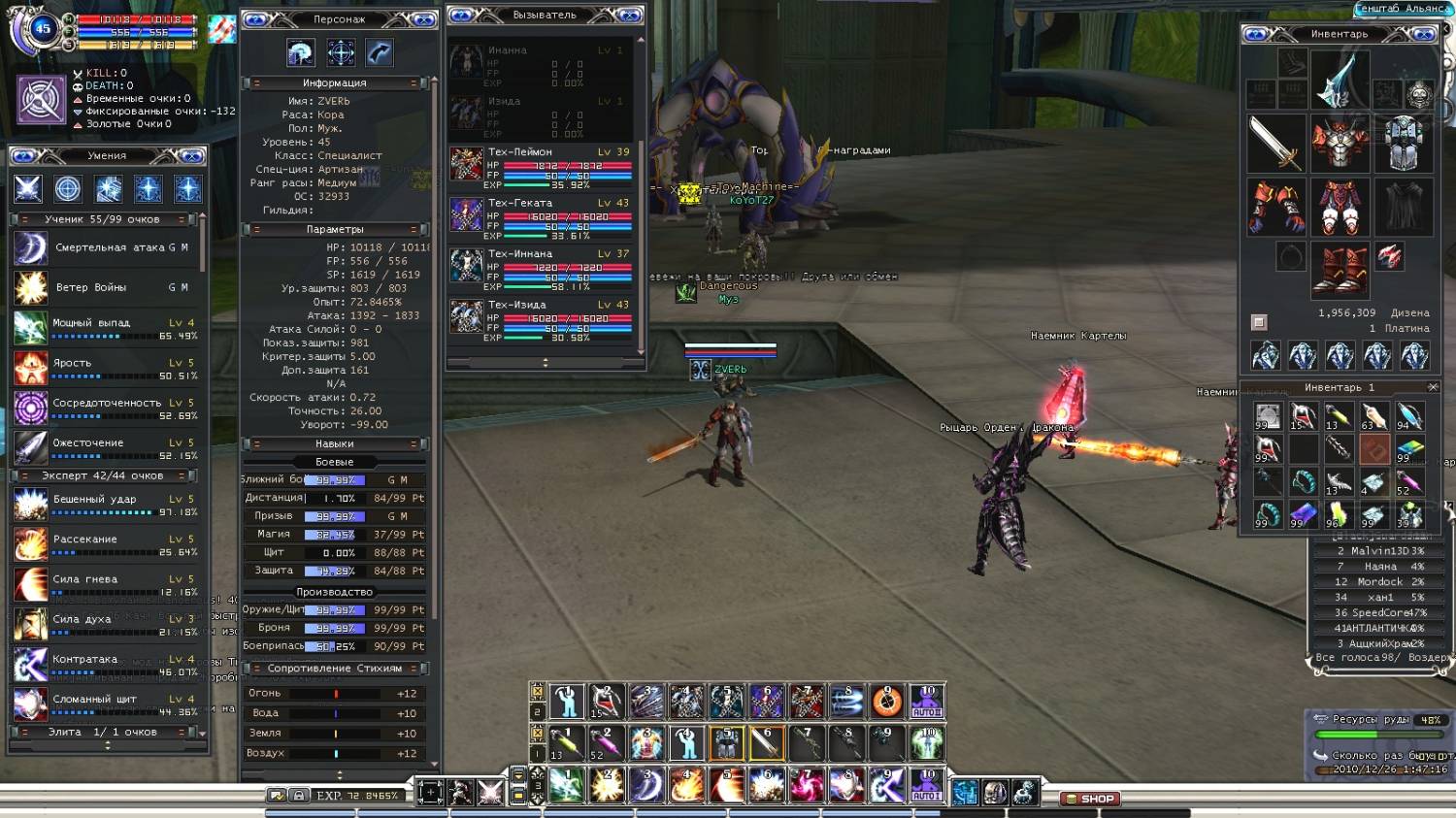
Task: Select the red boots equipment slot
Action: 1340,268
